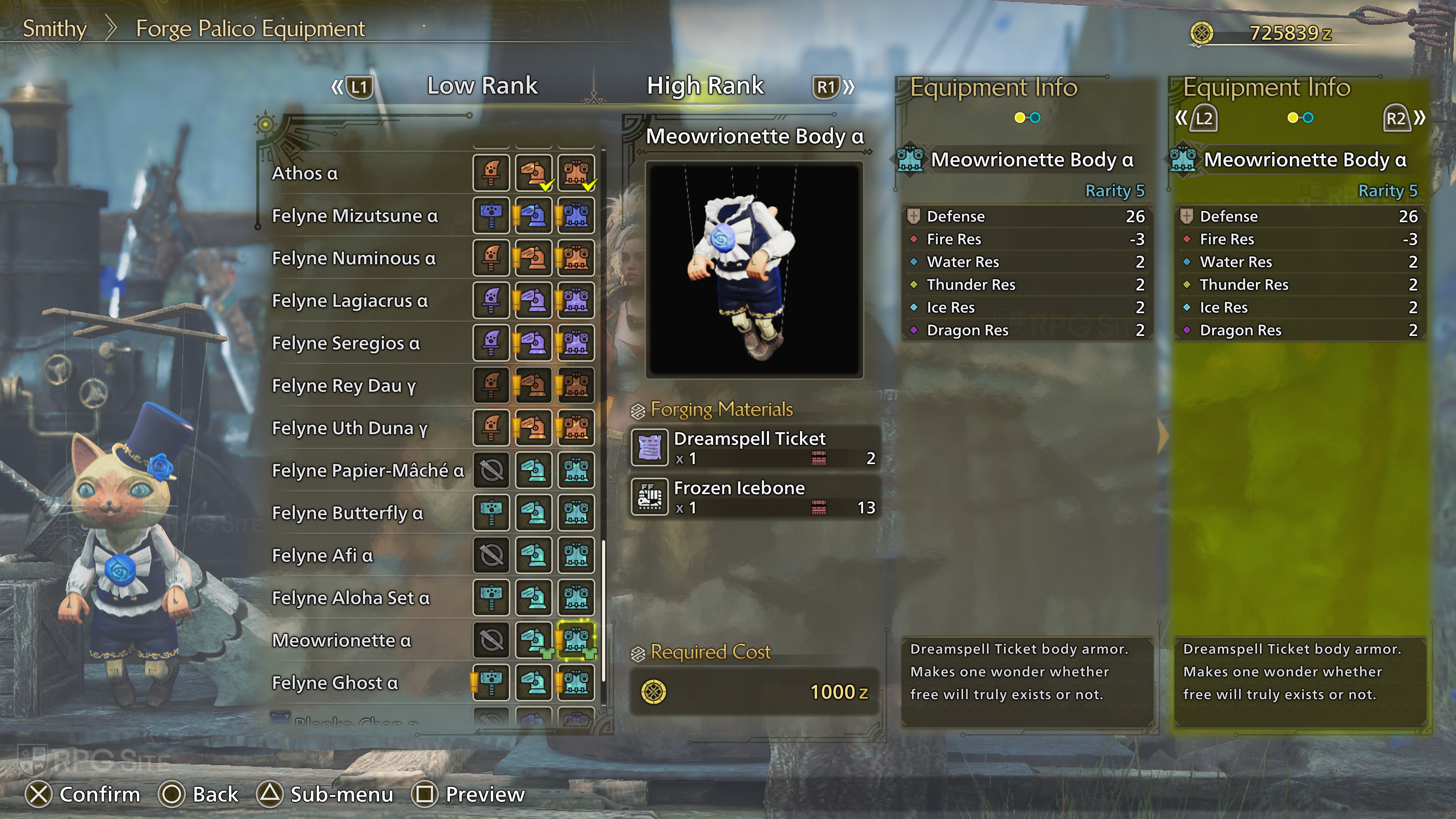Select Felyne Ghost α weapon icon

click(491, 682)
